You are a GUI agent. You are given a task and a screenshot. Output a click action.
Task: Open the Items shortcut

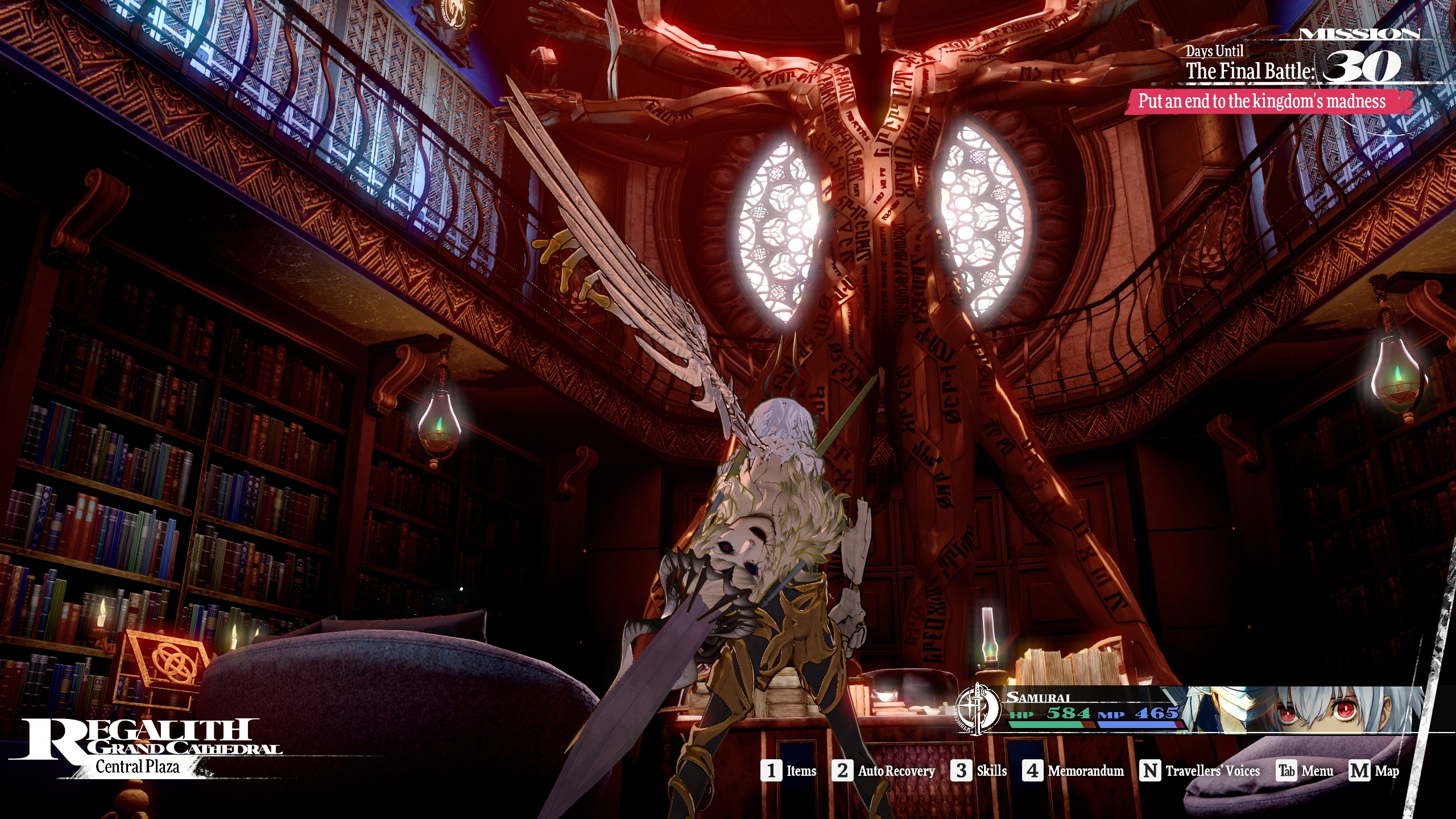[788, 771]
